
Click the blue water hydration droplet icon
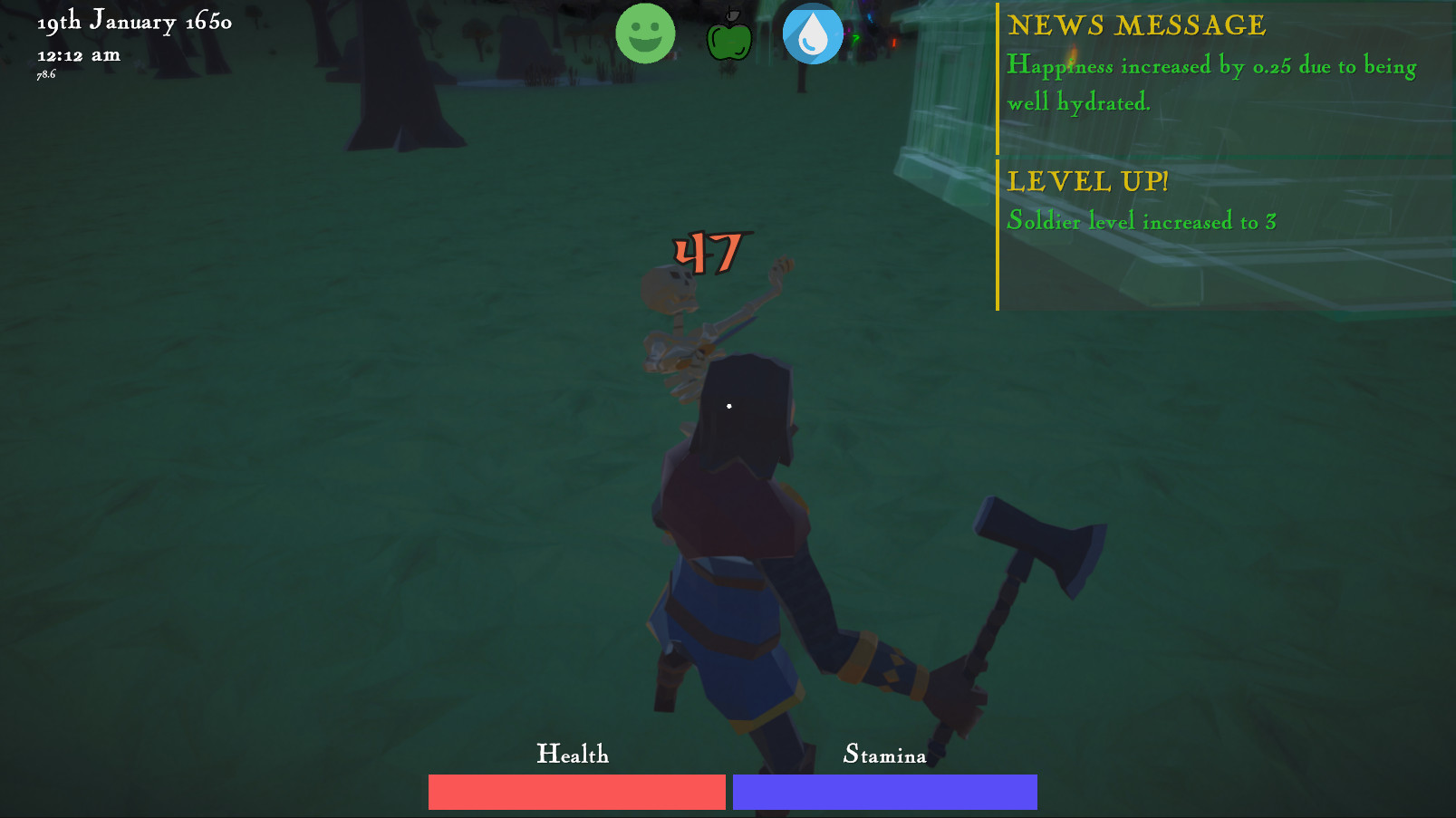point(812,34)
